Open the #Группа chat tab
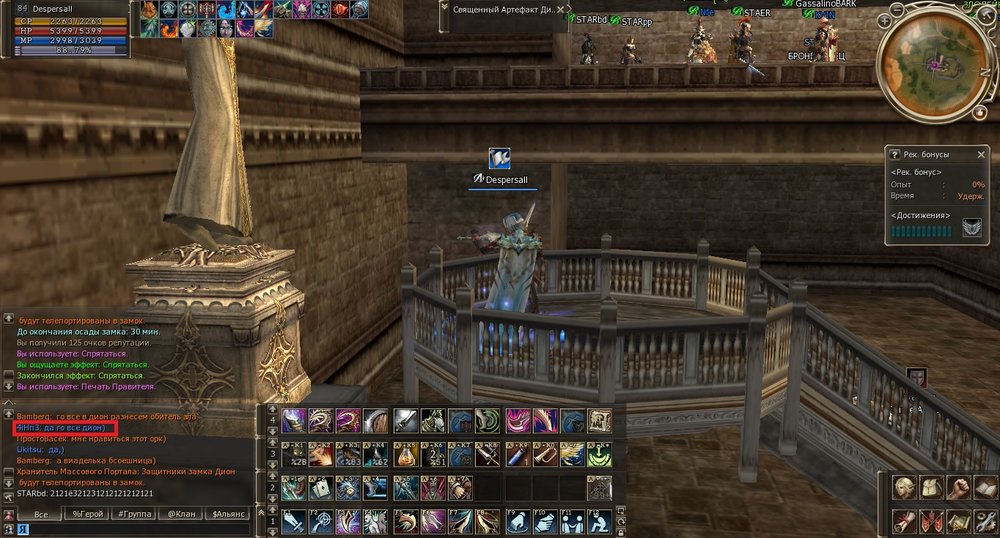This screenshot has width=1000, height=538. (x=134, y=514)
